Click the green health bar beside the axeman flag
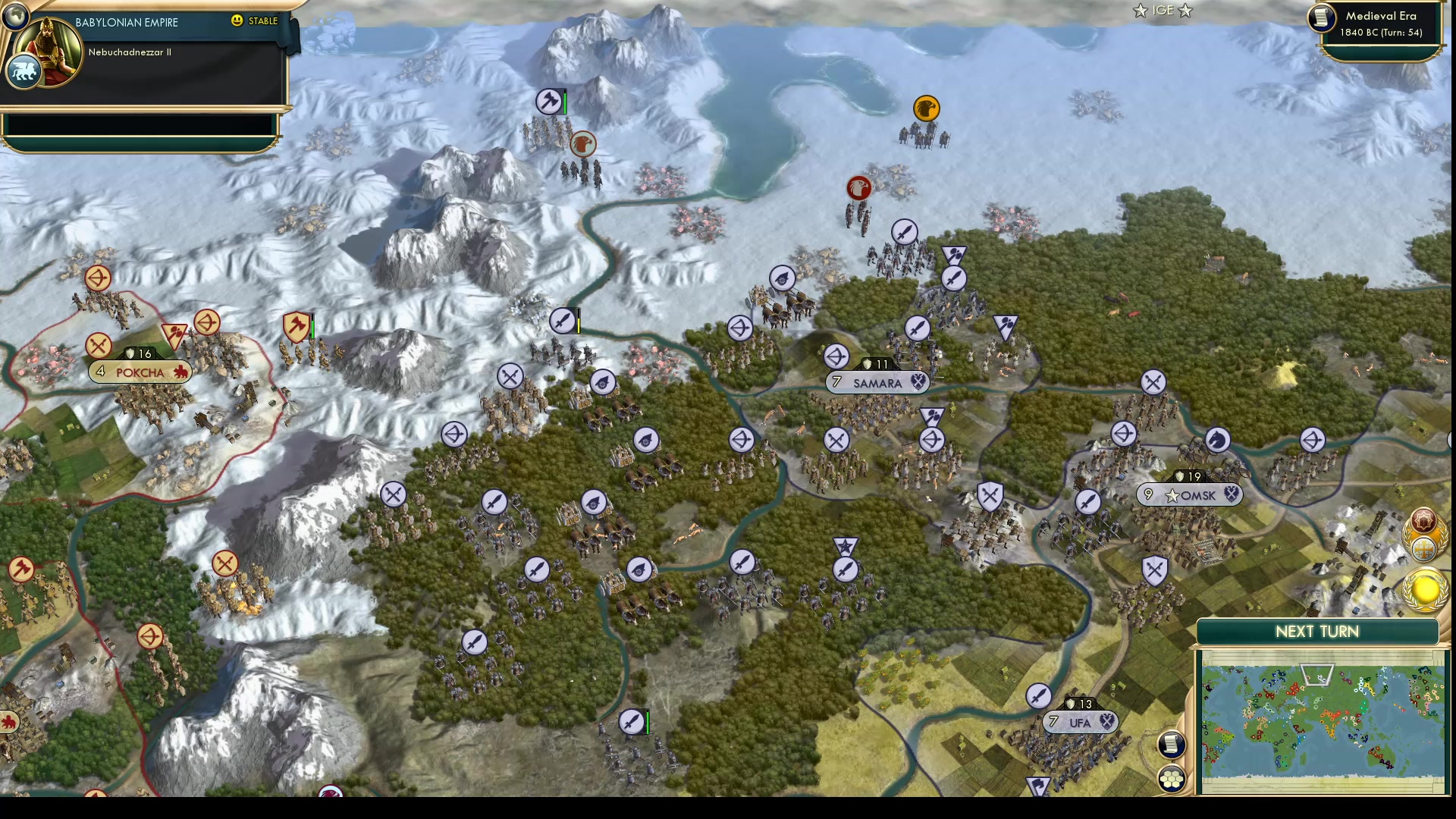This screenshot has height=819, width=1456. [566, 101]
